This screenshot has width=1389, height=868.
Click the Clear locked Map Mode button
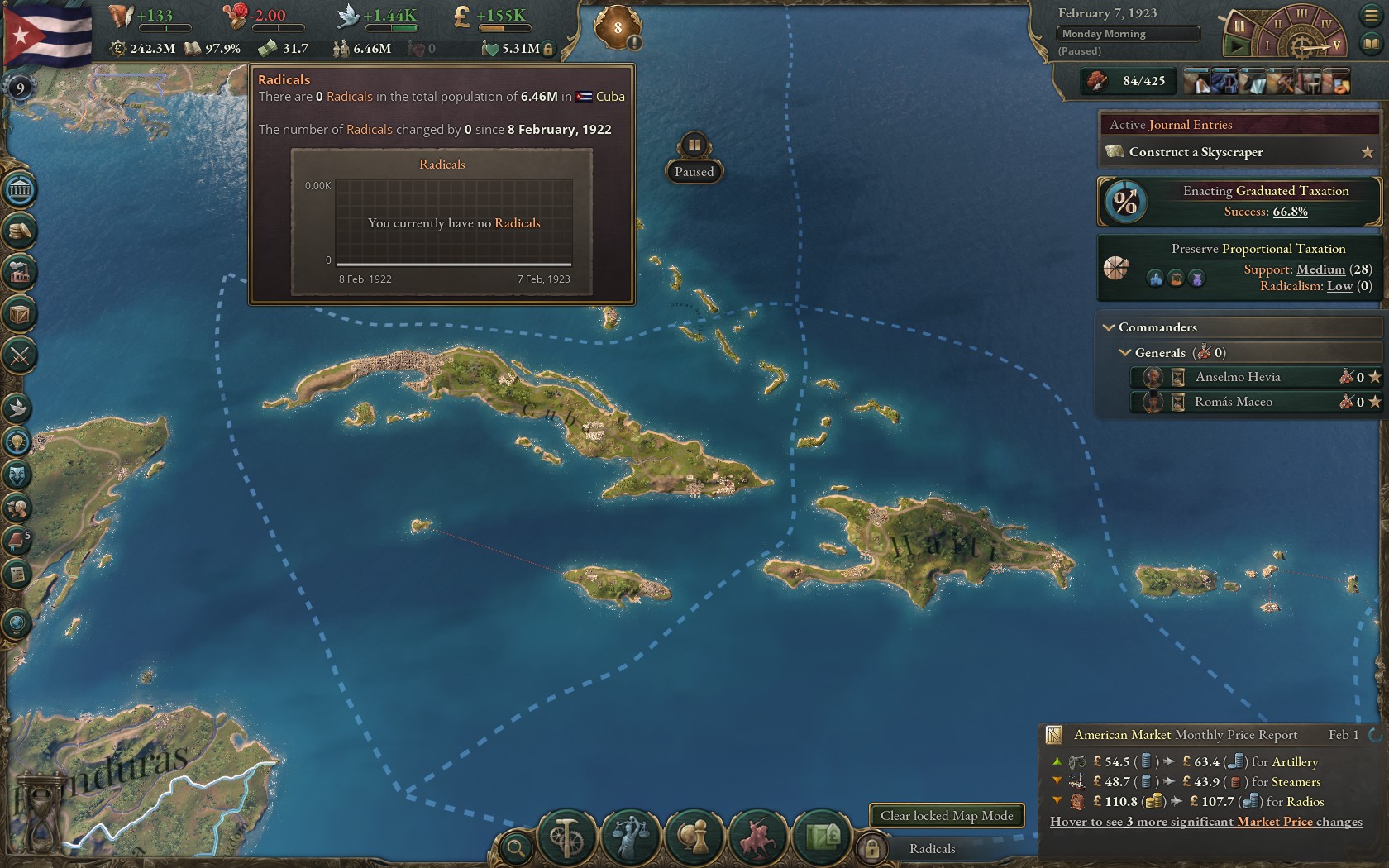pos(947,816)
